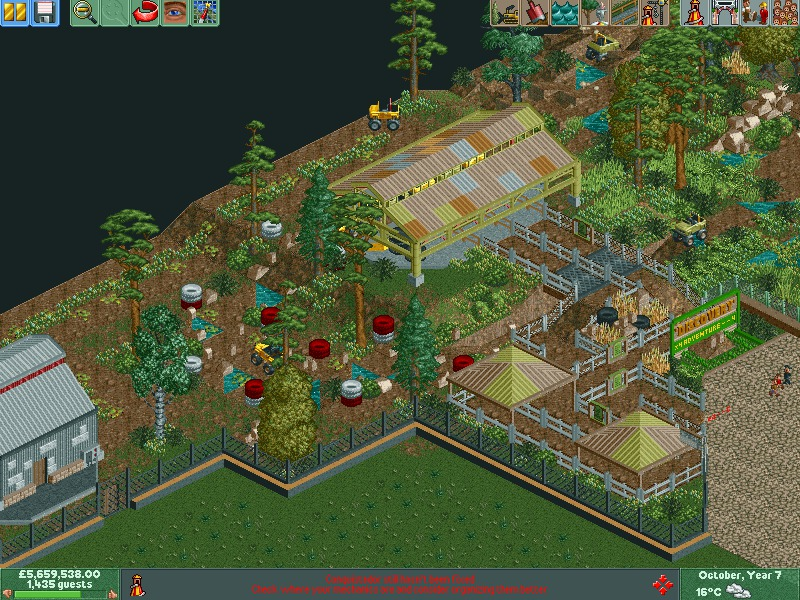This screenshot has height=600, width=800.
Task: Show the park map window
Action: [x=205, y=13]
